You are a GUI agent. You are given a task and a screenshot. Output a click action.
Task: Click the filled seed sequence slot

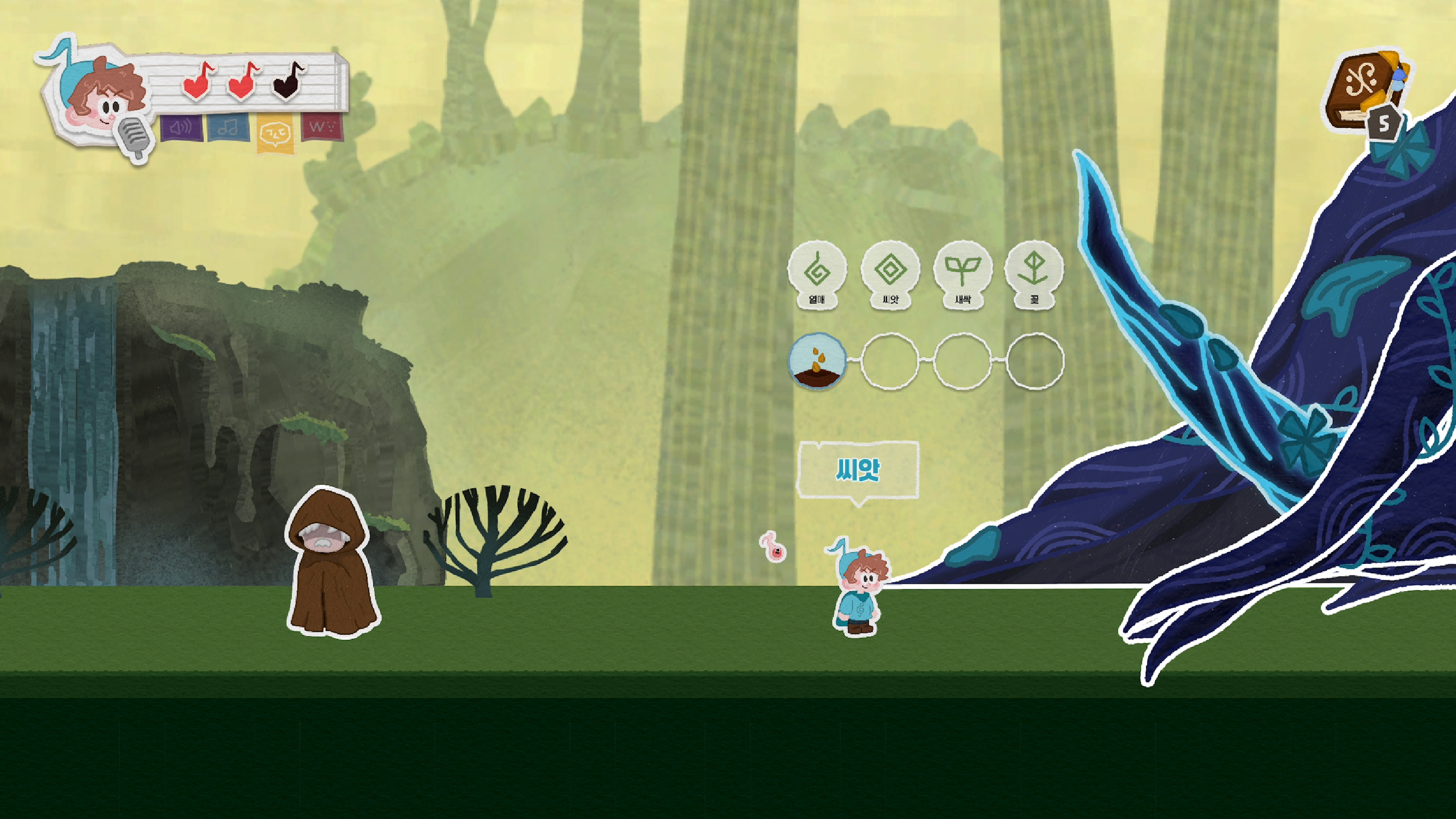[817, 361]
